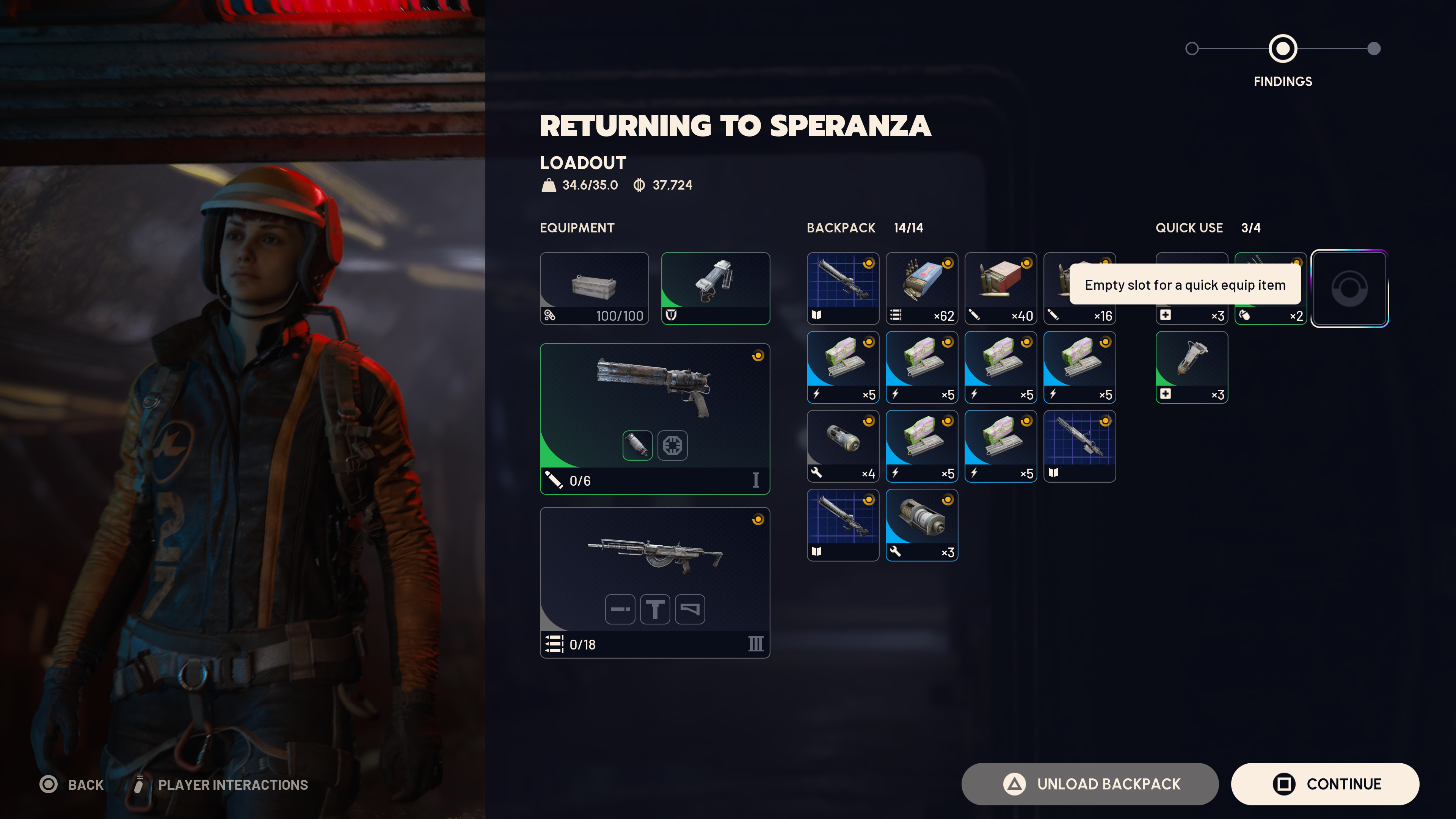This screenshot has height=819, width=1456.
Task: Choose the revolver's cylinder attachment slot
Action: coord(637,446)
